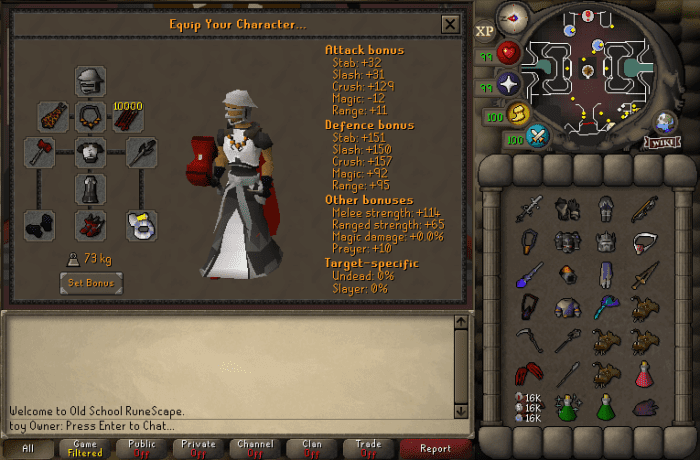Select the pink potion in inventory
Viewport: 700px width, 460px height.
pyautogui.click(x=645, y=374)
